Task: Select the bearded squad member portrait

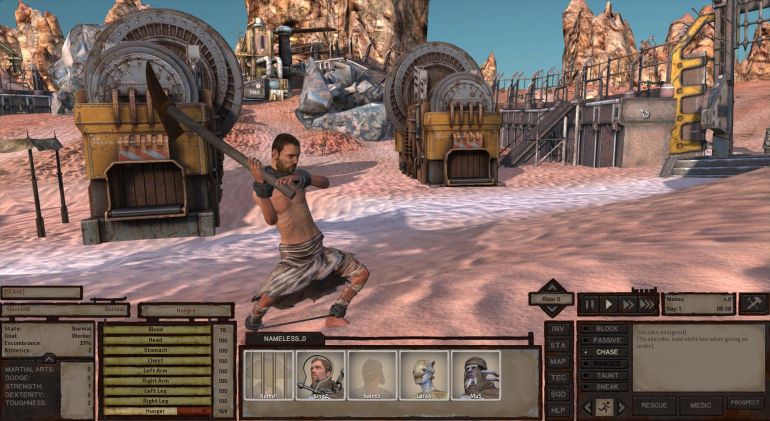Action: (x=320, y=375)
